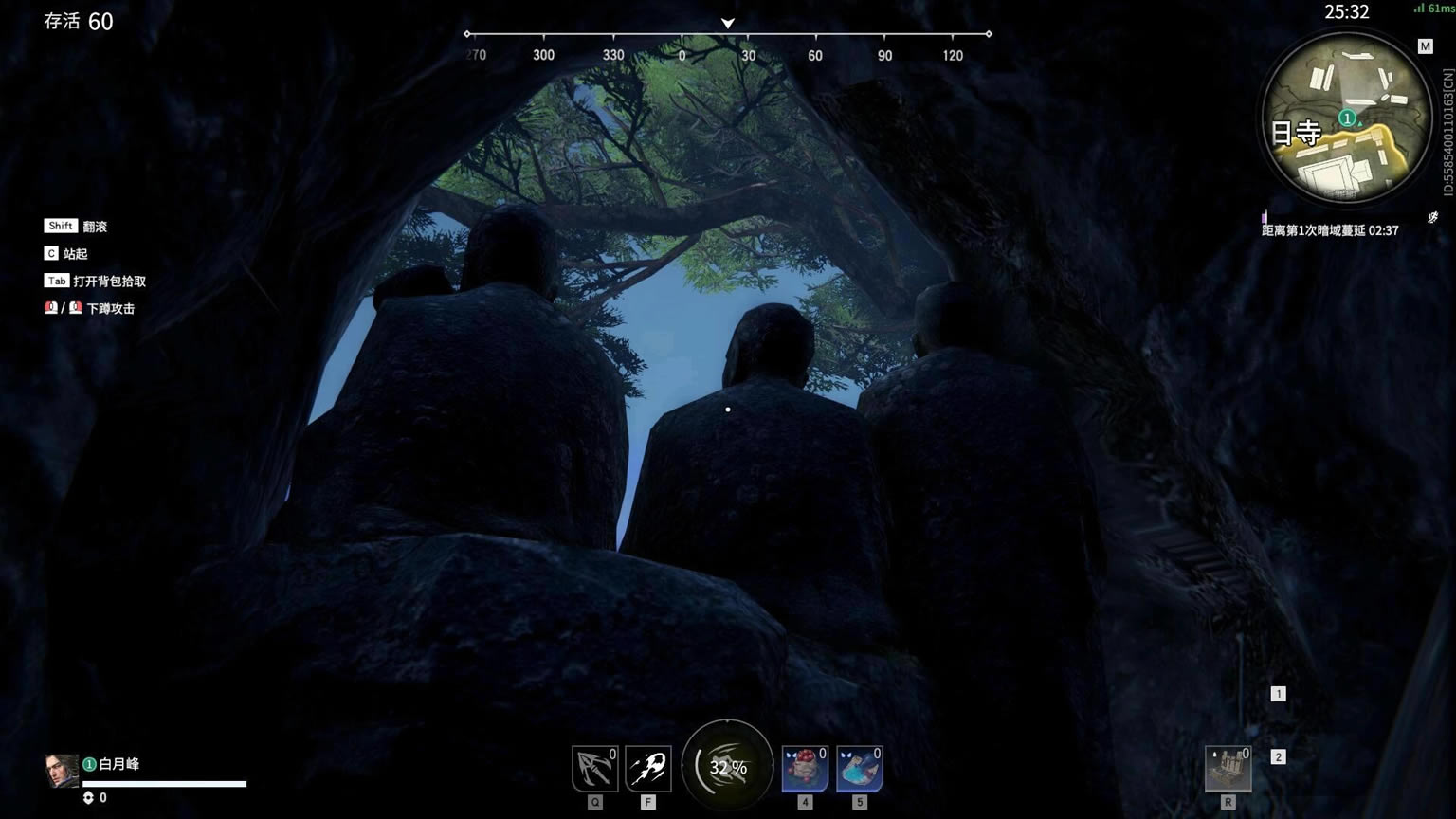Use the red berry pouch consumable
Viewport: 1456px width, 819px height.
tap(805, 768)
